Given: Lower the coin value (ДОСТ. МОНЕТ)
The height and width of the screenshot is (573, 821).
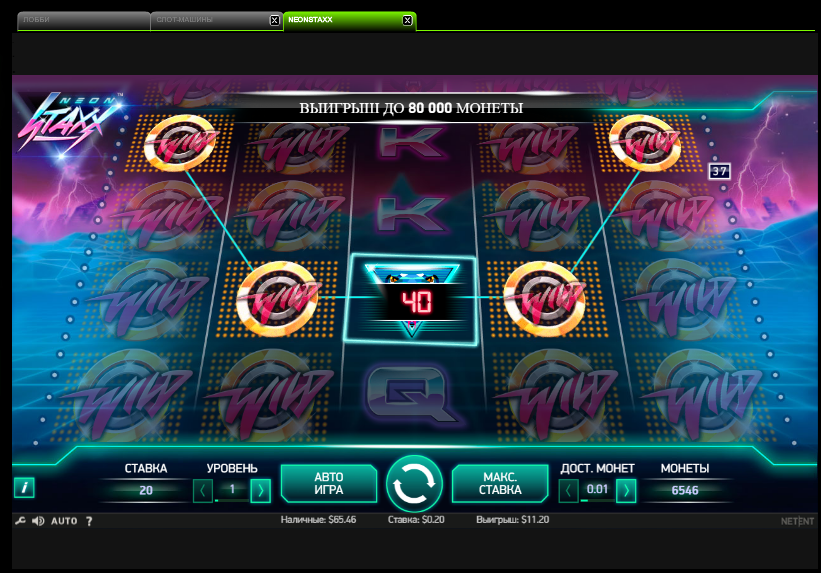Looking at the screenshot, I should click(x=568, y=490).
